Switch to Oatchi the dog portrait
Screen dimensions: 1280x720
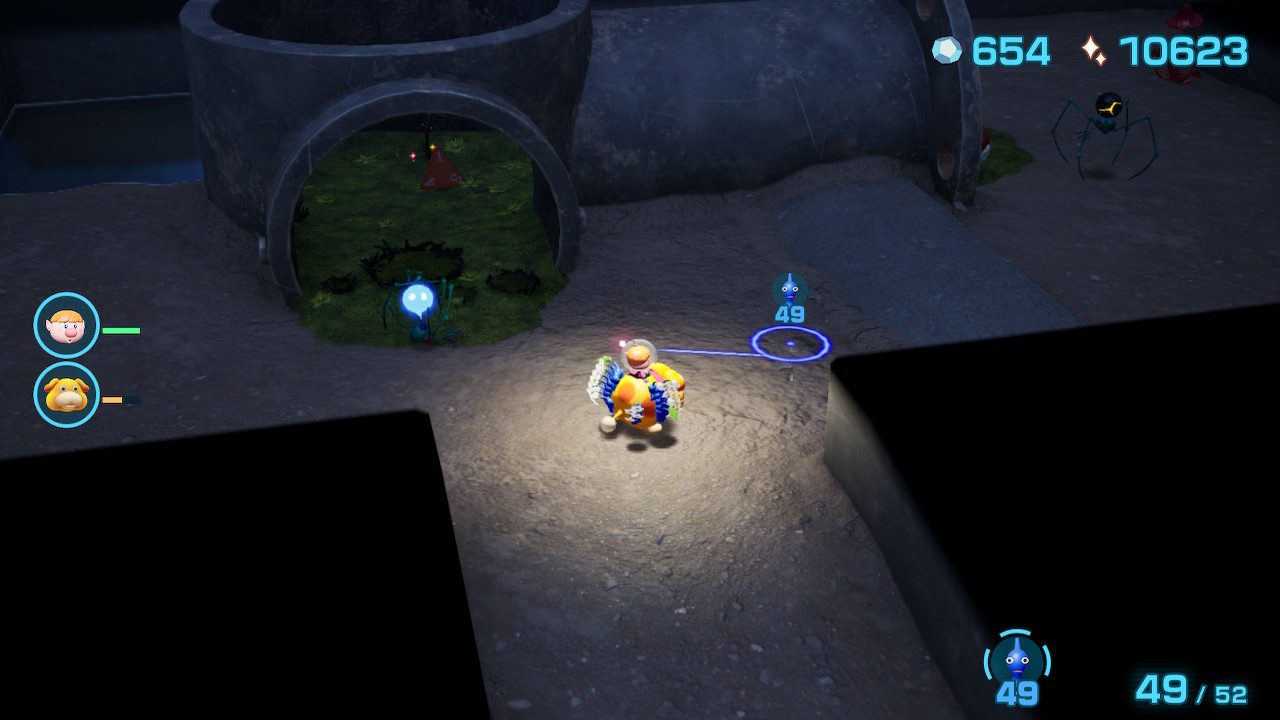pyautogui.click(x=66, y=395)
